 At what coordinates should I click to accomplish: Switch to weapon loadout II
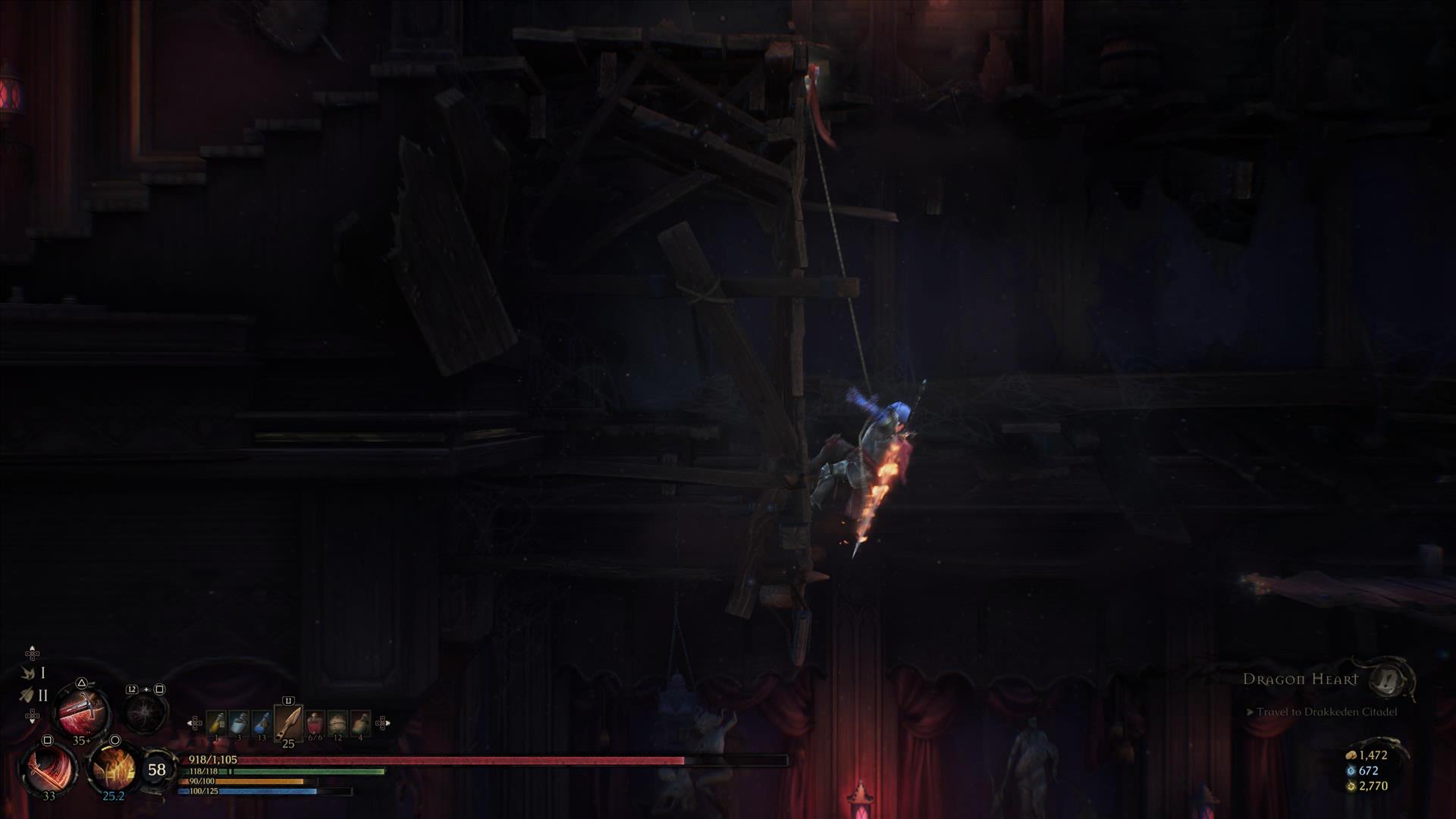[x=33, y=695]
